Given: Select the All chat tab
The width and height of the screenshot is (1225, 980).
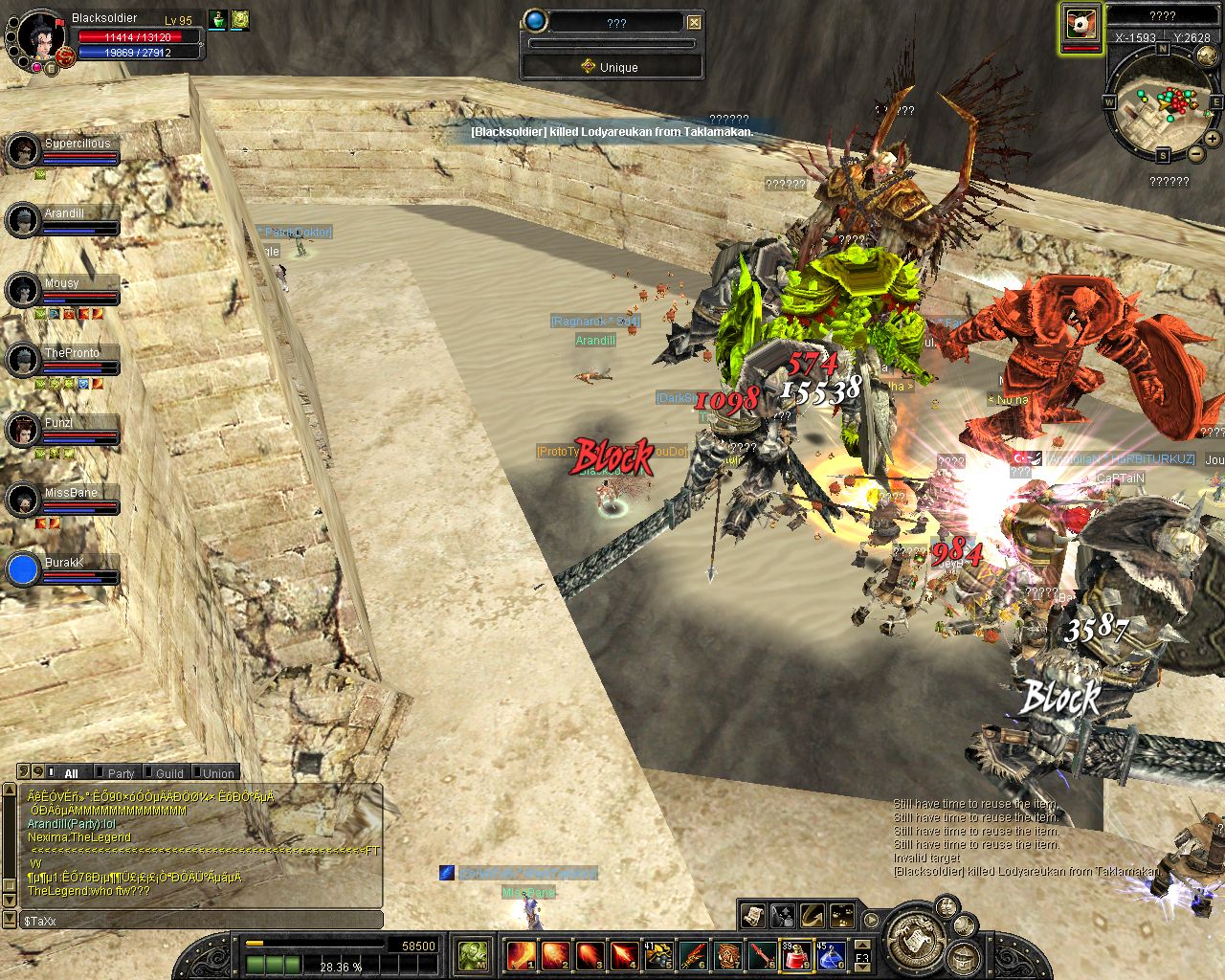Looking at the screenshot, I should click(70, 773).
